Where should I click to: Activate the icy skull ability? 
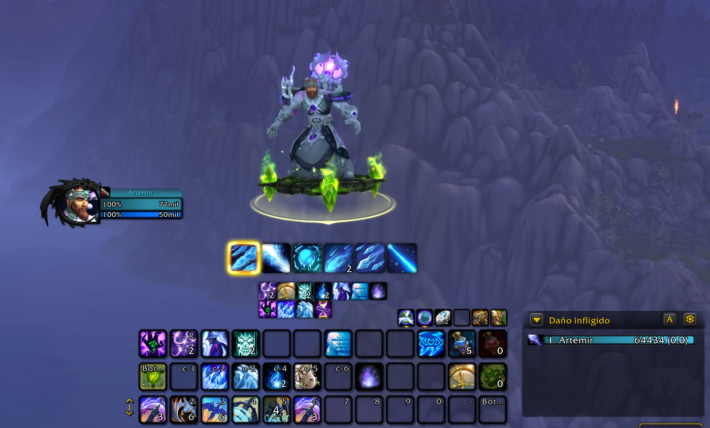pos(246,344)
